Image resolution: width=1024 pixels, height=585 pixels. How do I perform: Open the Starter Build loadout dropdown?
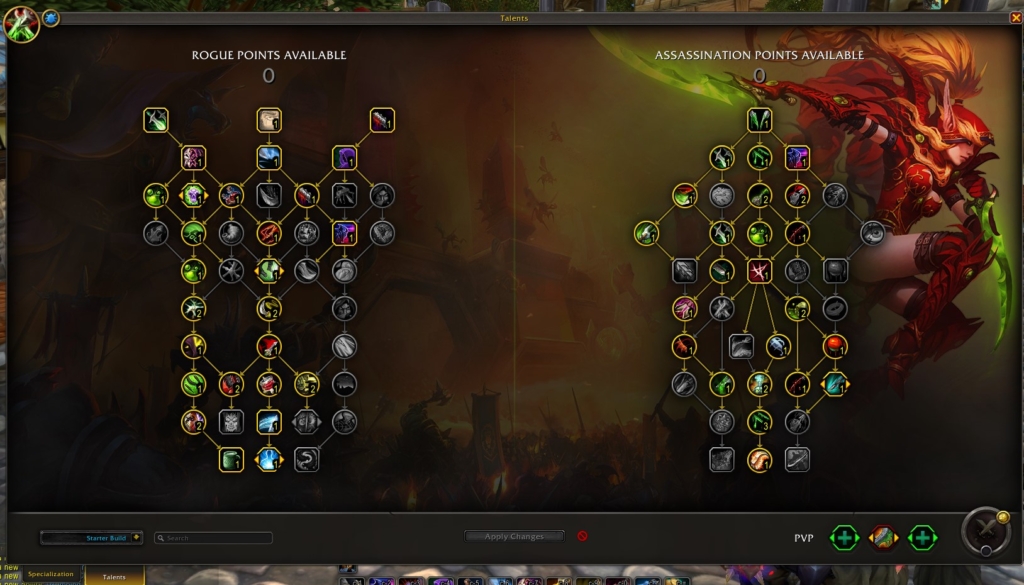pos(92,538)
